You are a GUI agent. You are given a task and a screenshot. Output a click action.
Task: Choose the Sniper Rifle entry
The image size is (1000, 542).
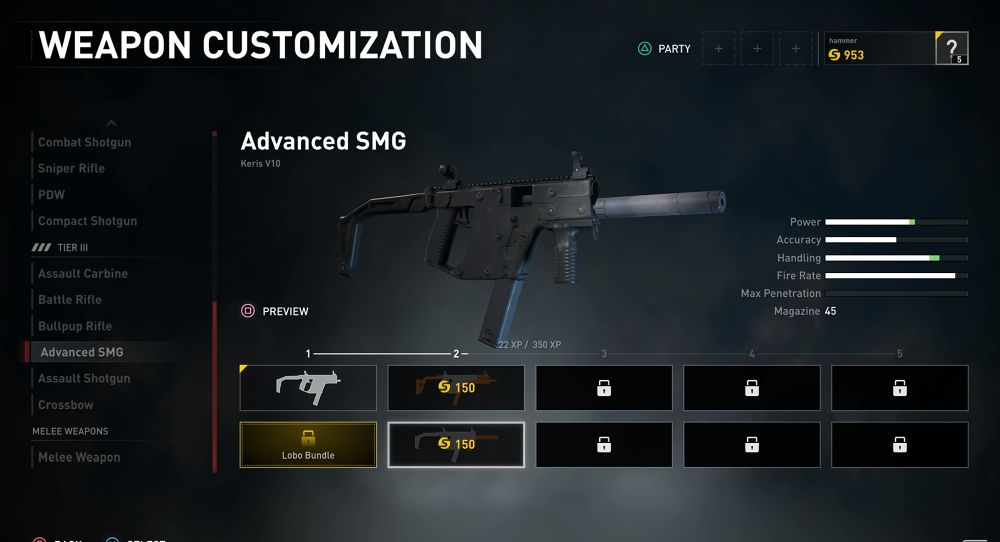[x=72, y=168]
